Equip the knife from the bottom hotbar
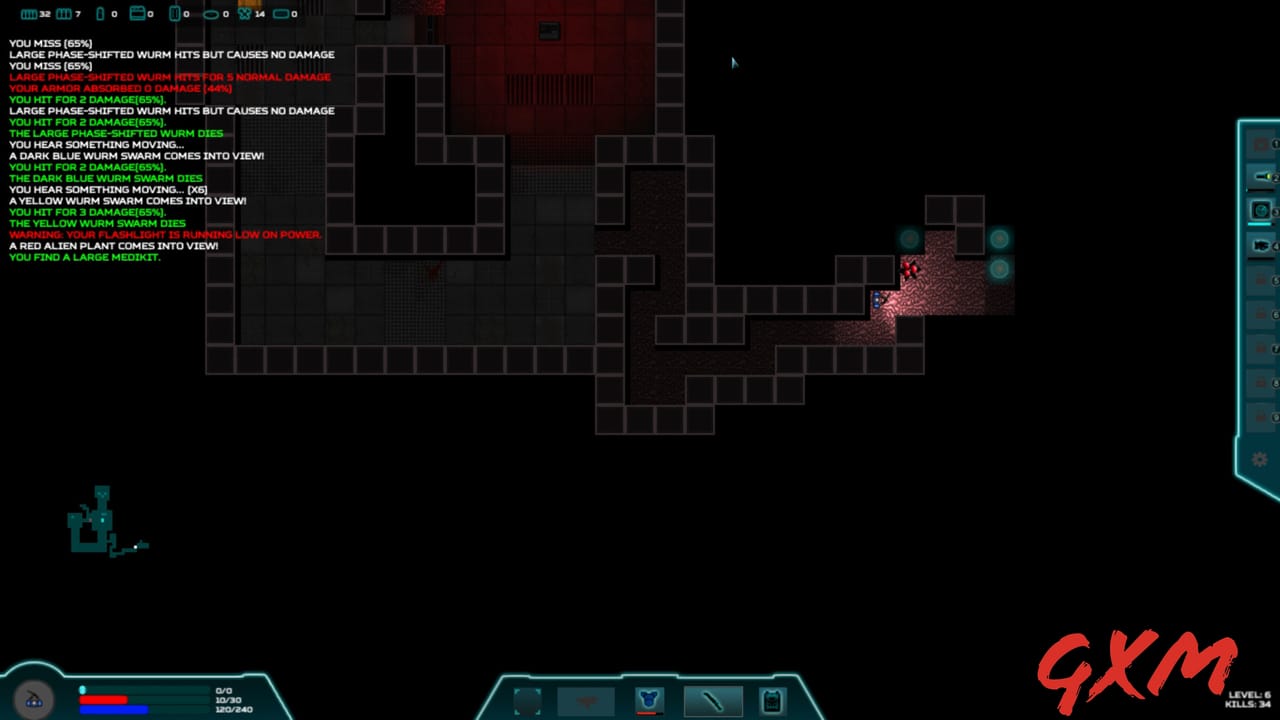The width and height of the screenshot is (1280, 720). 713,700
